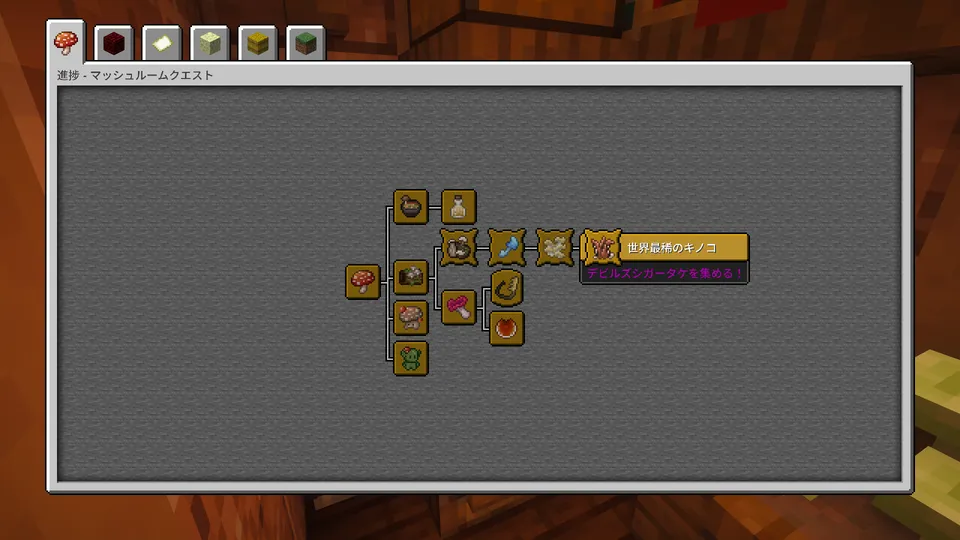Select the blue mushroom advancement

tap(507, 247)
